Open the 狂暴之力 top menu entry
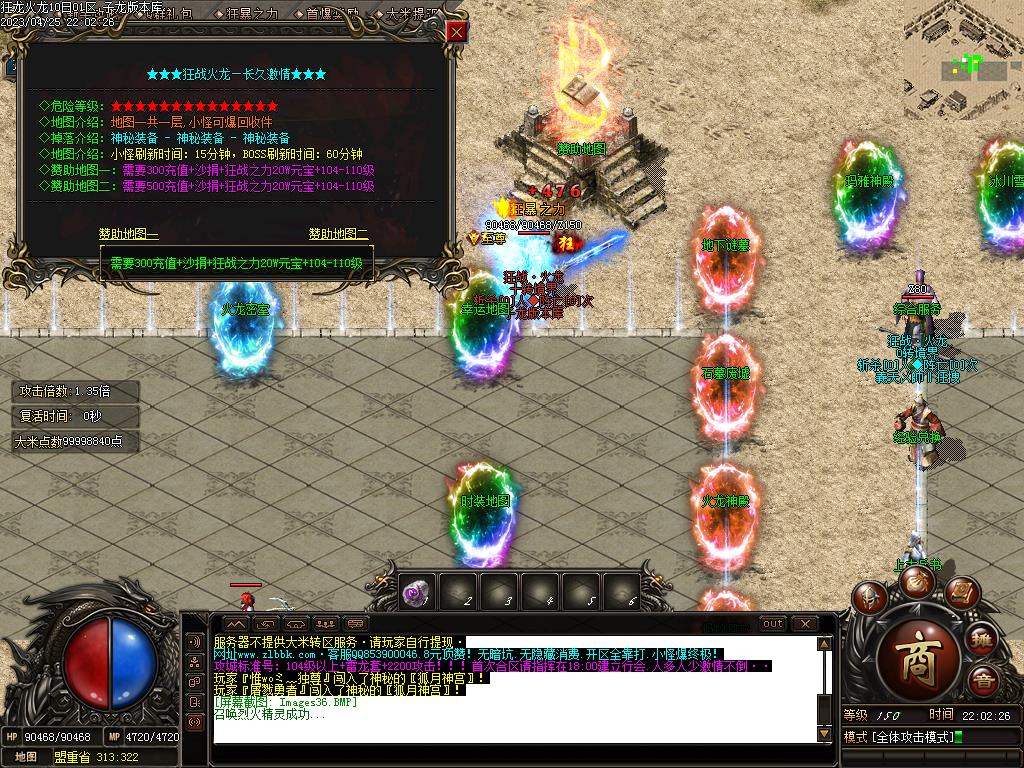Image resolution: width=1024 pixels, height=768 pixels. [x=250, y=14]
